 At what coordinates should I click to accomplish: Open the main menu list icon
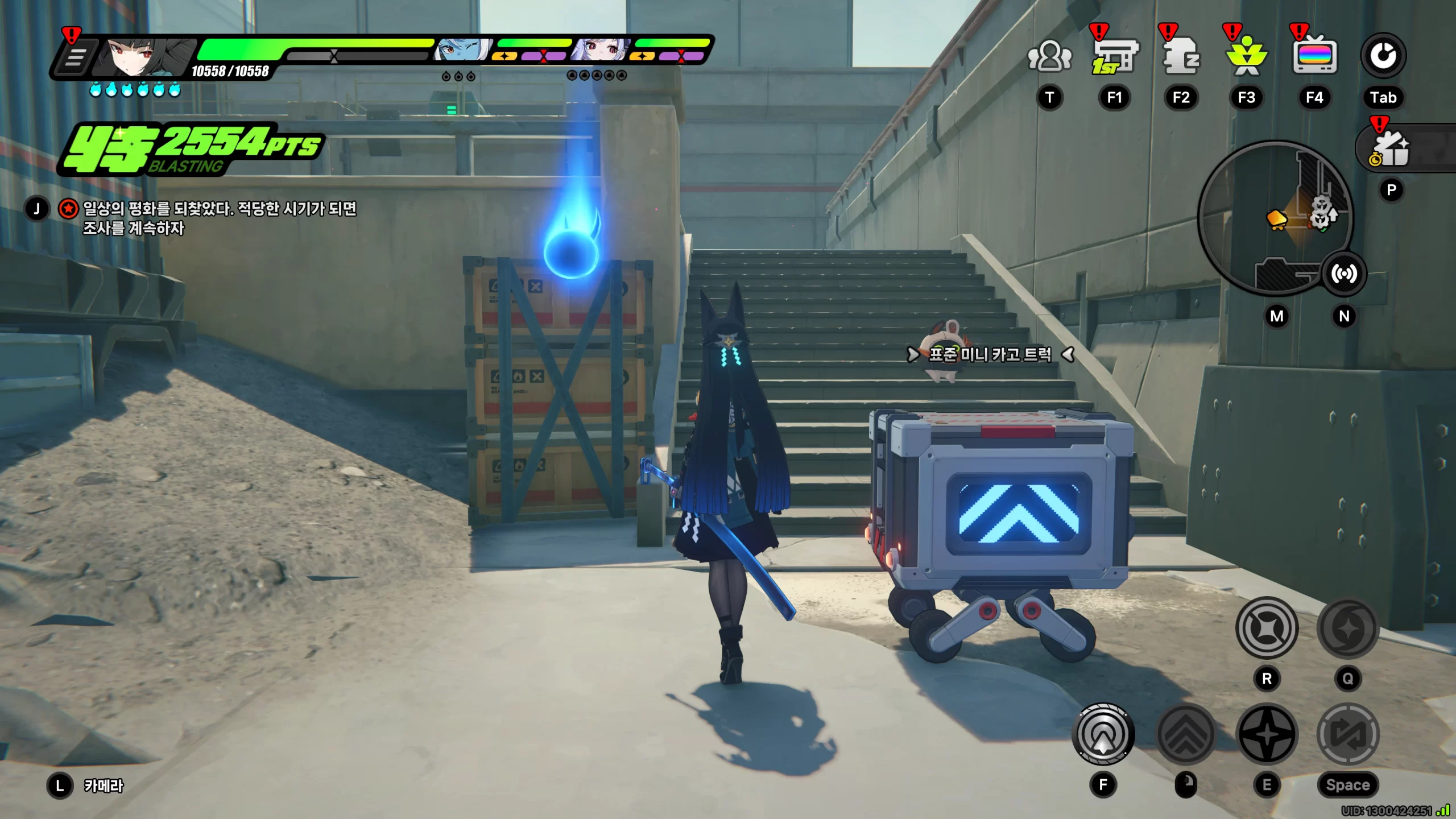pos(75,57)
